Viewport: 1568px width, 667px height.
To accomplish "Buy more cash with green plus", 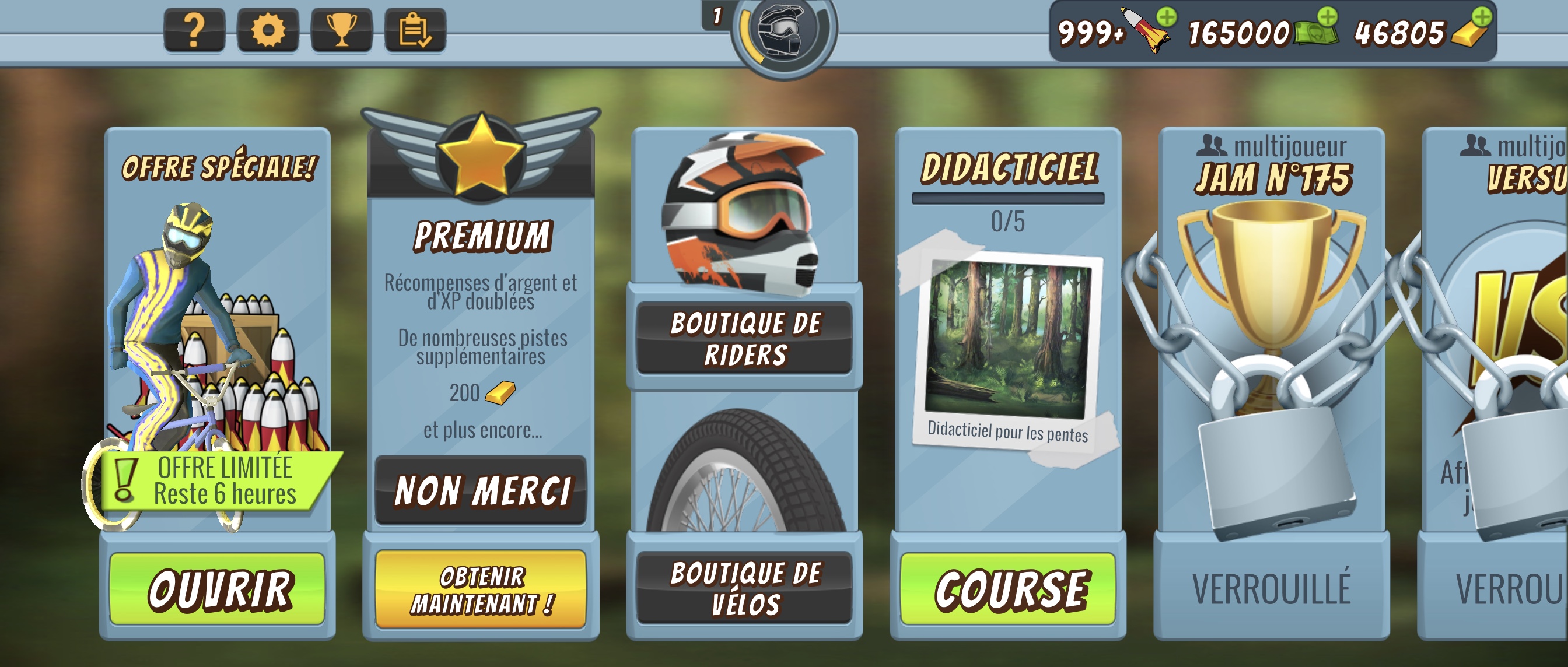I will (x=1327, y=17).
